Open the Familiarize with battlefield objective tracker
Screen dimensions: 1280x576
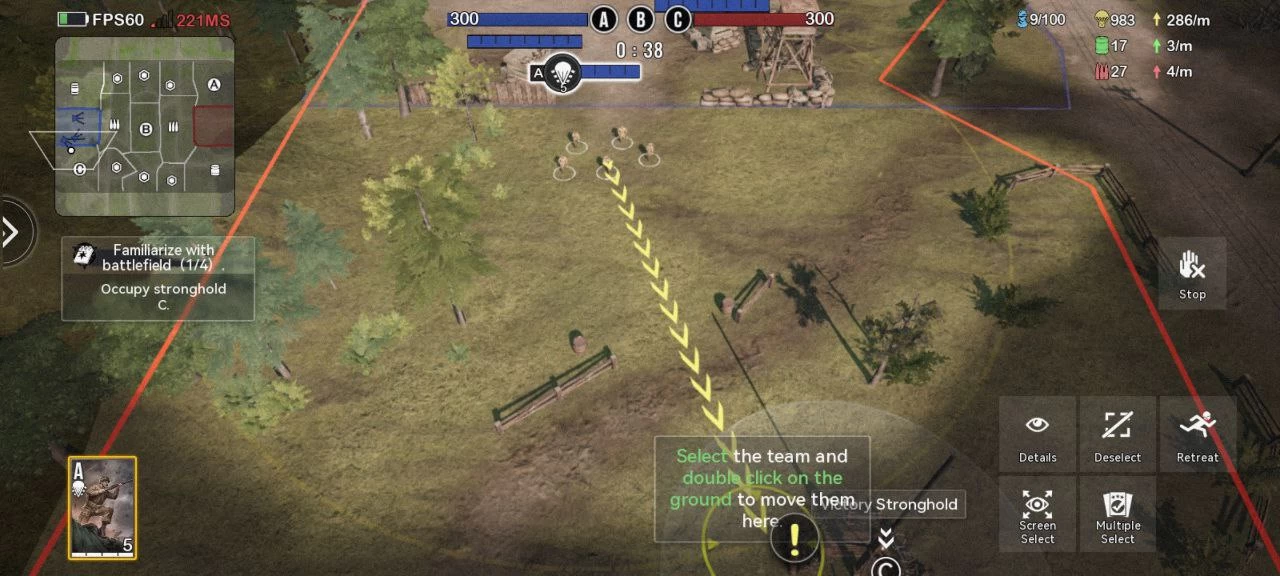coord(158,278)
